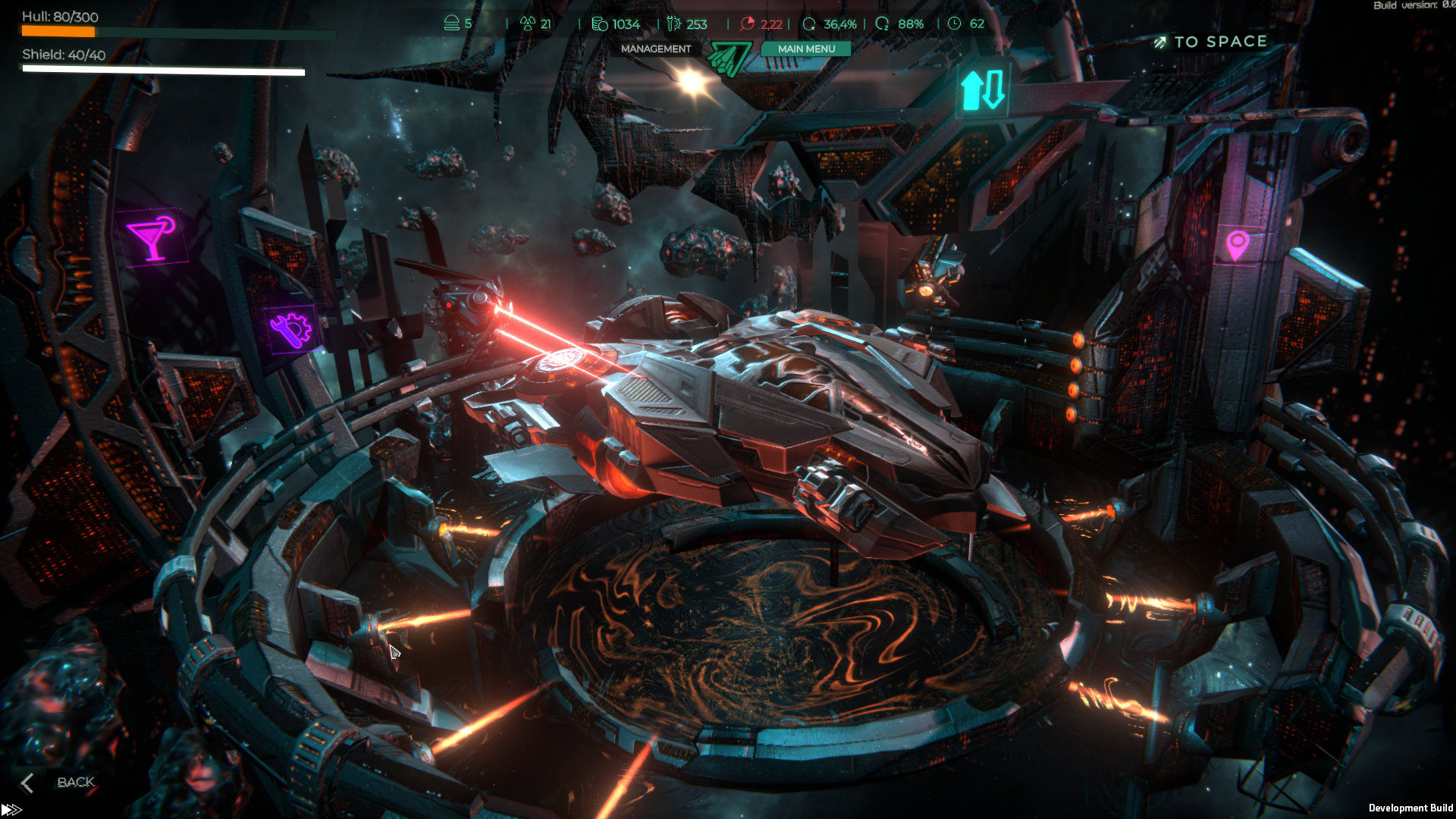Click the green ship emblem logo
Image resolution: width=1456 pixels, height=819 pixels.
coord(728,59)
